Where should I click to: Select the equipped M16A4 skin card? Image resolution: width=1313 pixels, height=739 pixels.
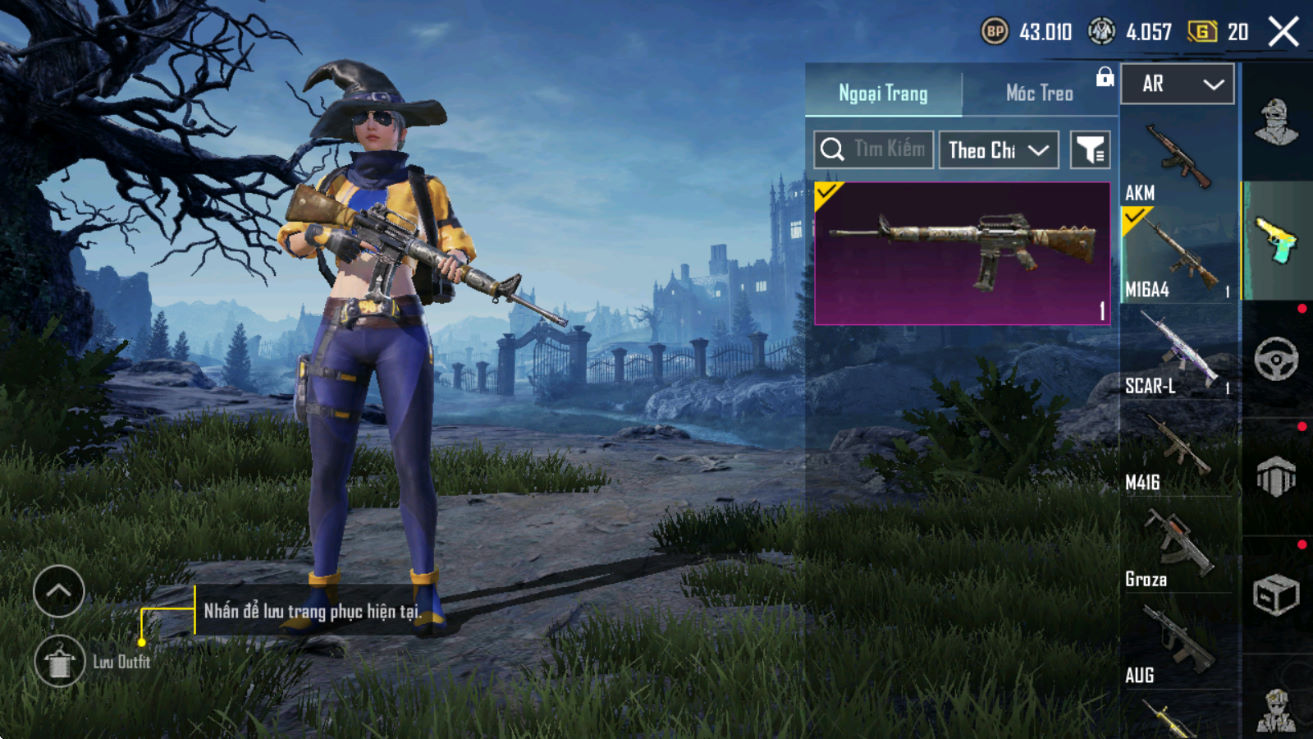962,253
